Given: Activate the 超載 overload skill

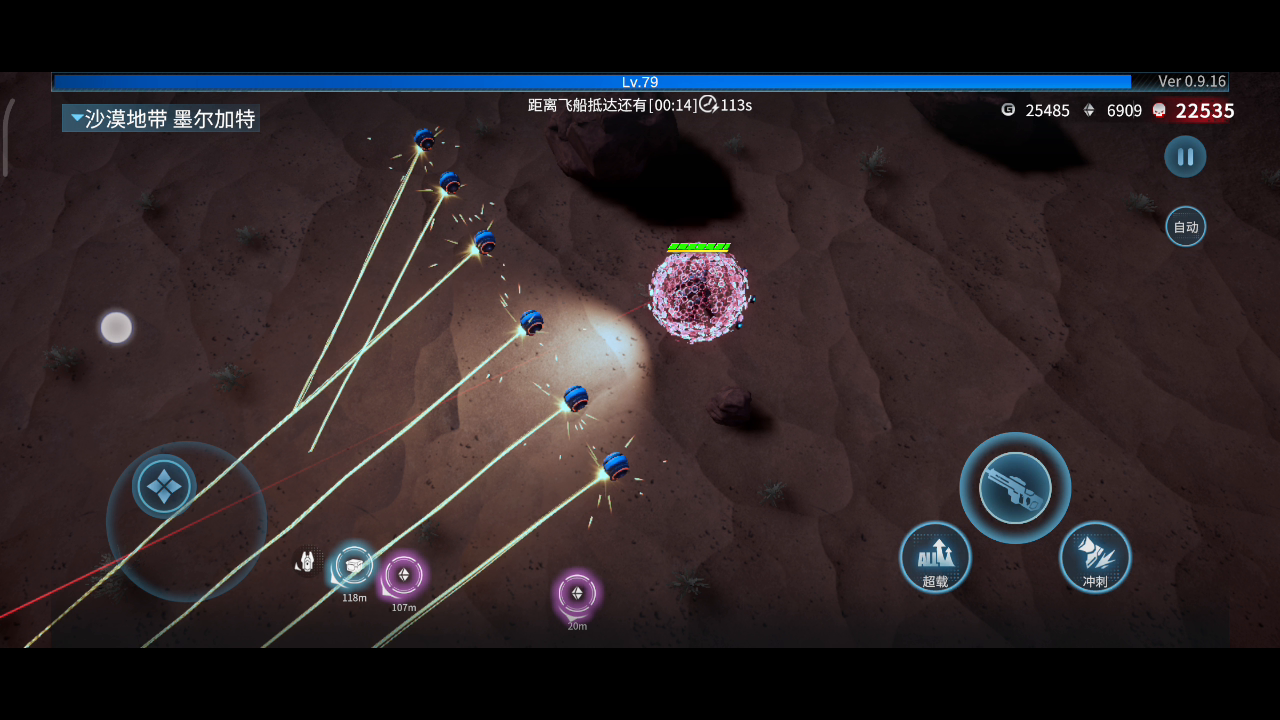Looking at the screenshot, I should click(x=935, y=557).
